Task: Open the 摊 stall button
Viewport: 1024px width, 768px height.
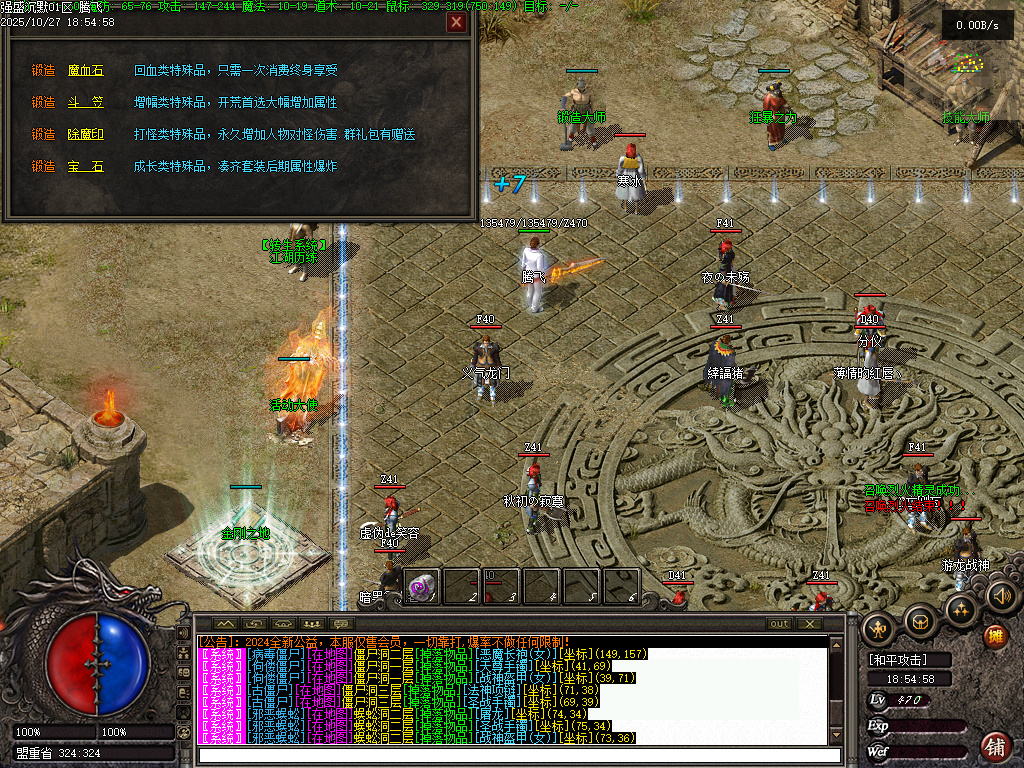Action: [x=995, y=636]
